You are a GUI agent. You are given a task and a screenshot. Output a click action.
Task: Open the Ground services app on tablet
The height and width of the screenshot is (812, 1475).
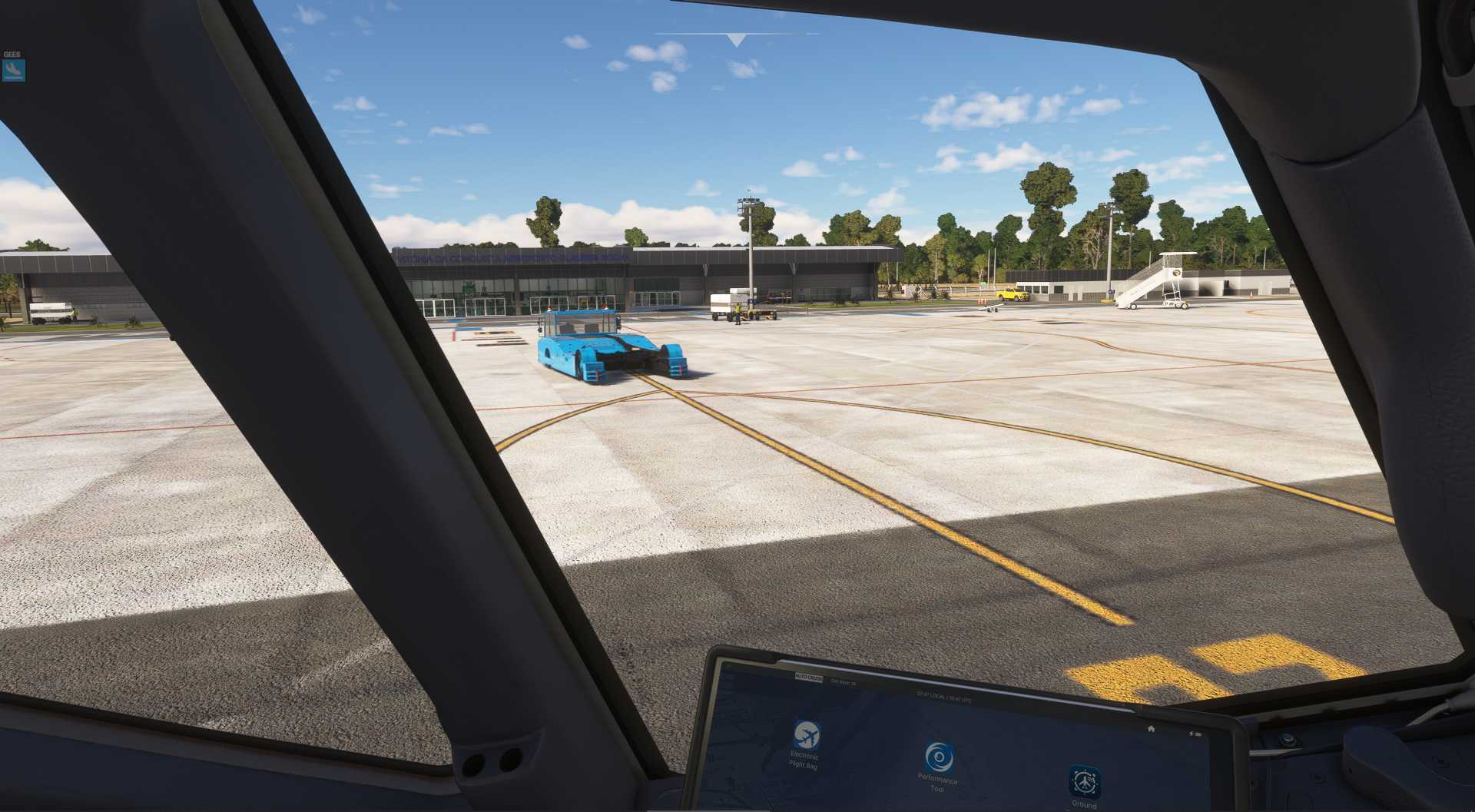coord(1084,781)
